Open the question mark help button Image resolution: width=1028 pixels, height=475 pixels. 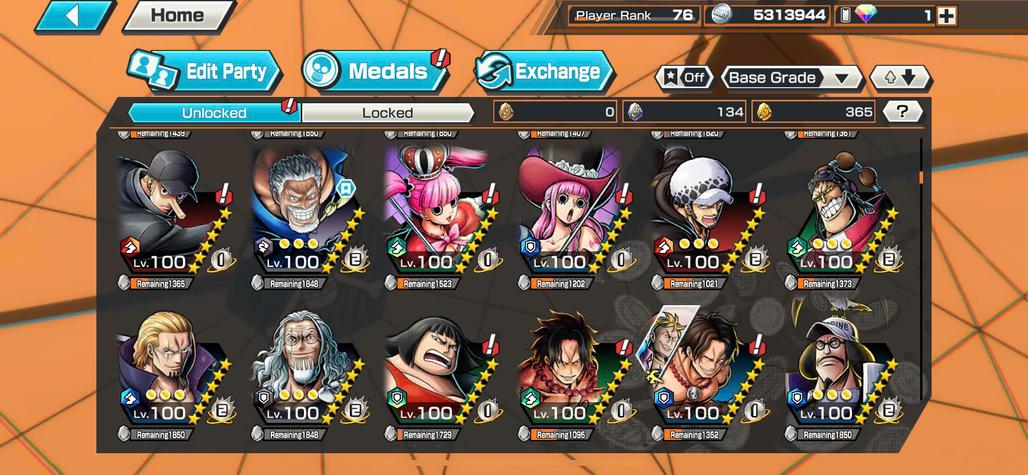(903, 112)
